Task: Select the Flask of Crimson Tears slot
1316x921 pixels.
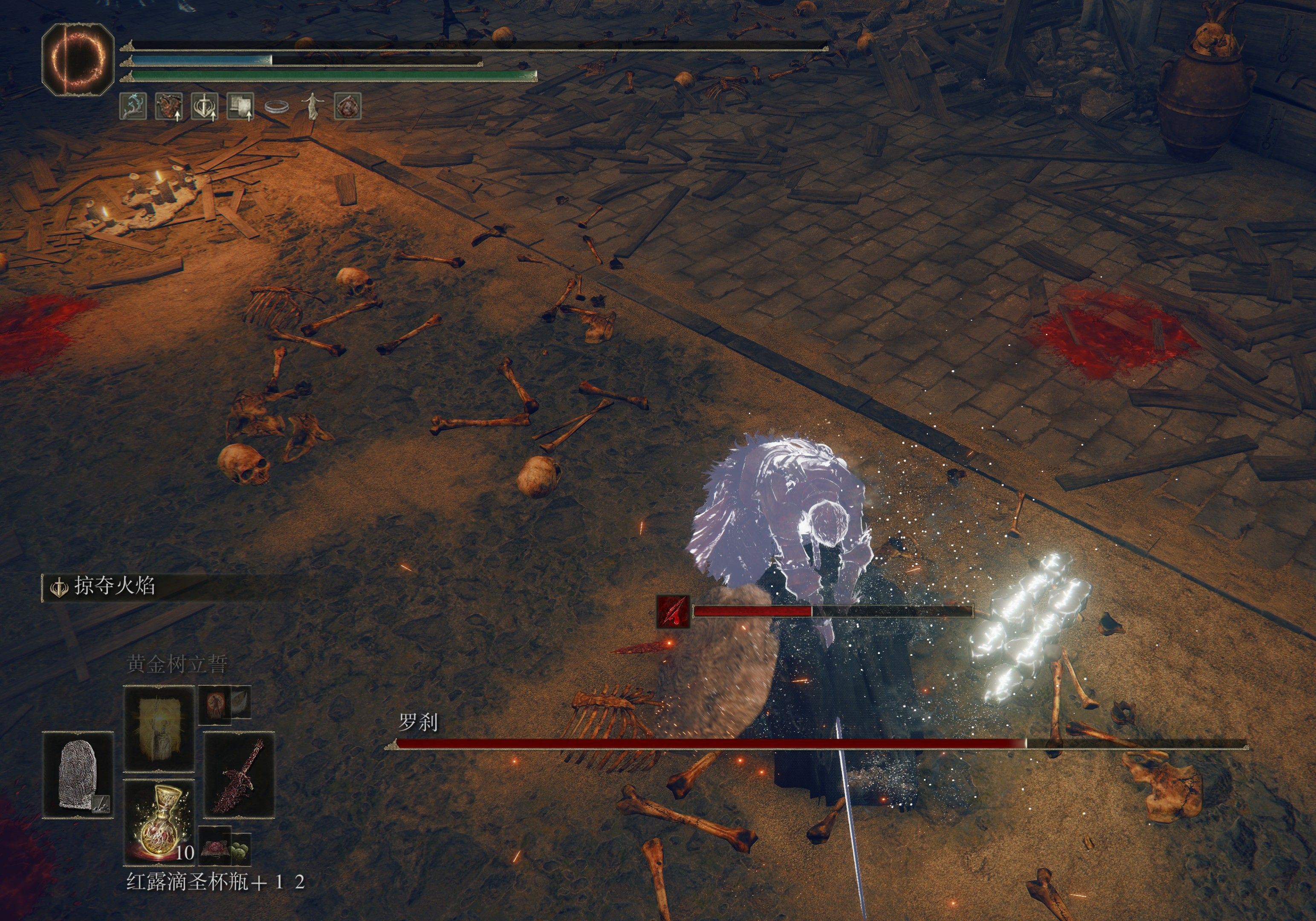Action: click(x=159, y=821)
